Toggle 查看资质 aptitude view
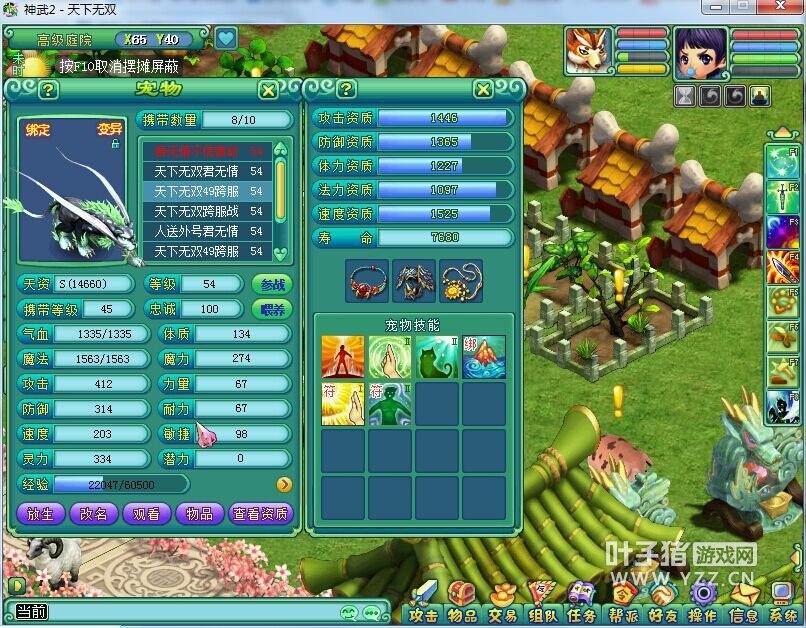This screenshot has height=628, width=806. pyautogui.click(x=260, y=513)
